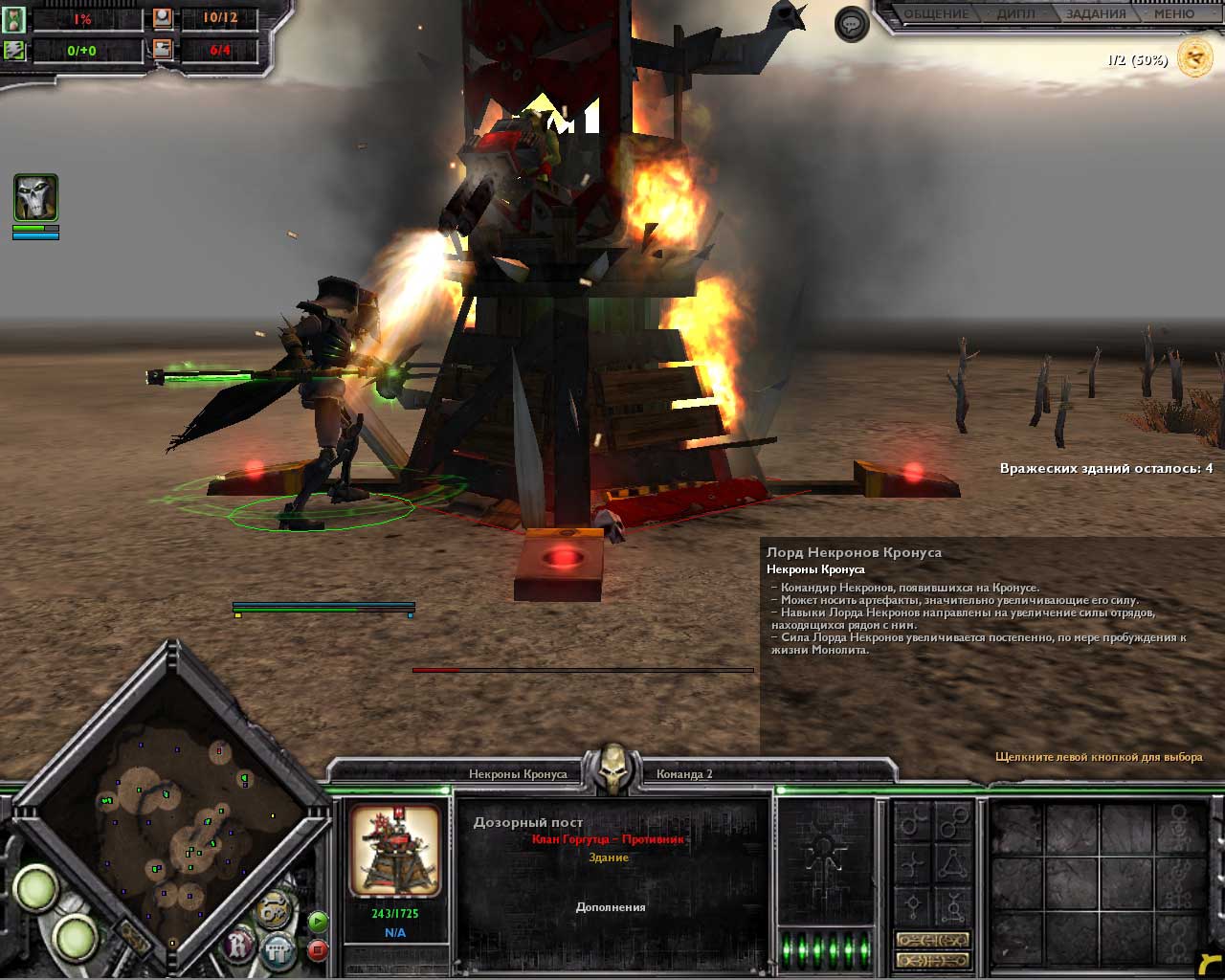Select the Necron Lord hero portrait
The width and height of the screenshot is (1225, 980).
35,198
